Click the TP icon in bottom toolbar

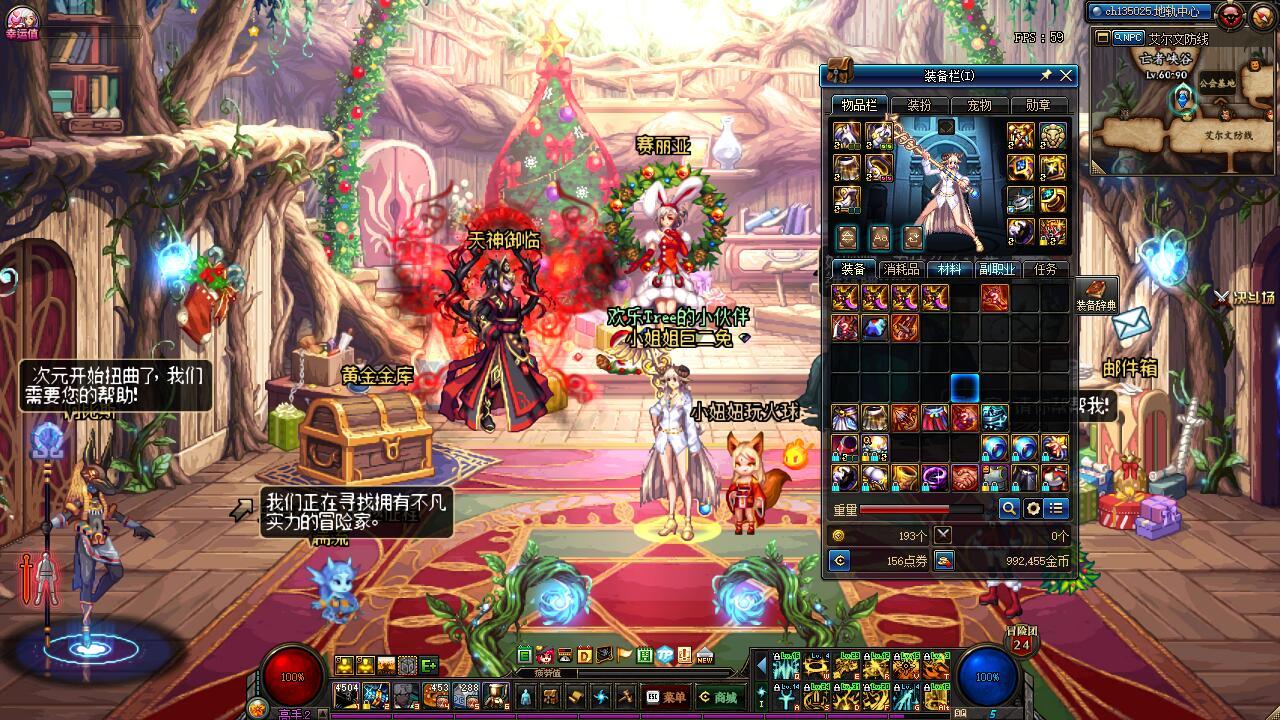click(x=665, y=656)
